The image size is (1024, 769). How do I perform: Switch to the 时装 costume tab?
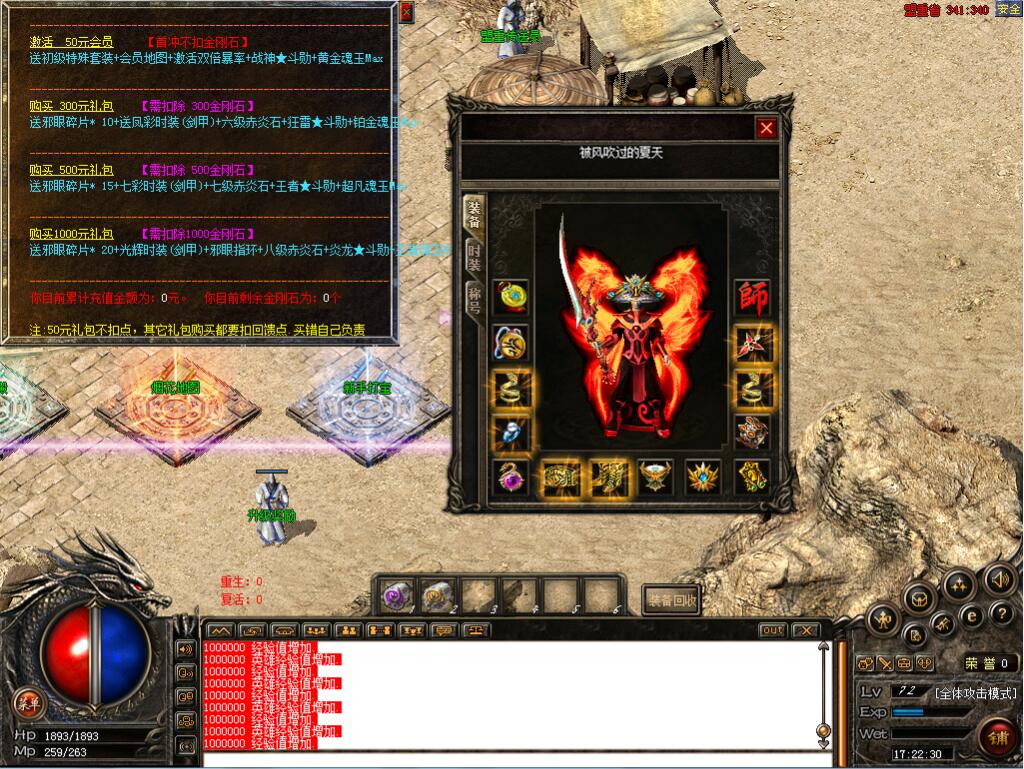[x=474, y=257]
